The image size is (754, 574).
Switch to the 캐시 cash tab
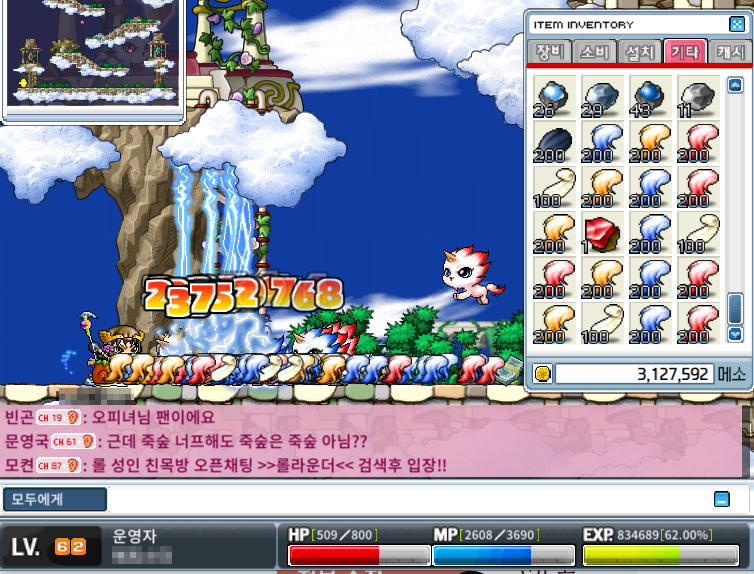point(728,52)
